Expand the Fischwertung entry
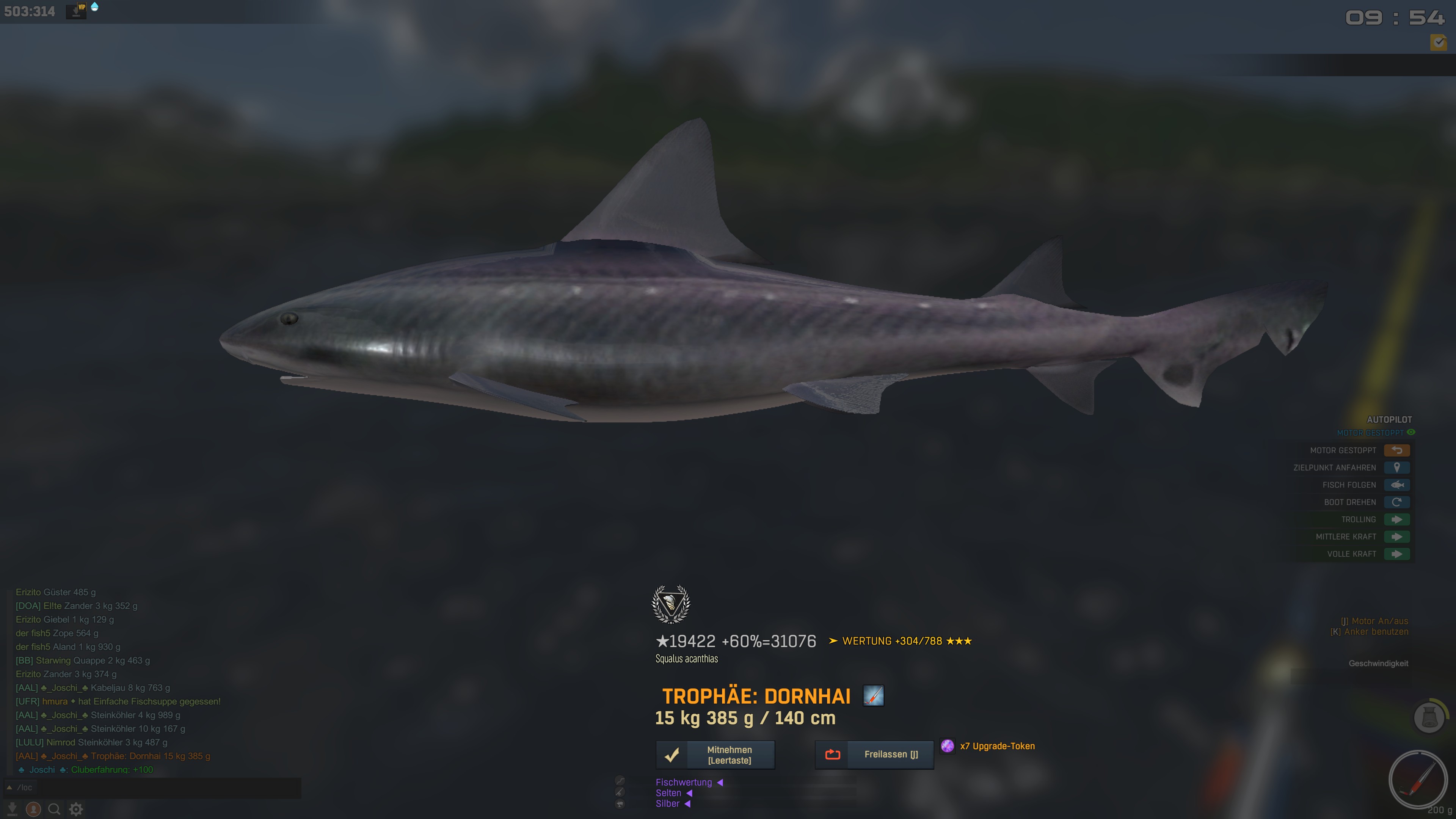Viewport: 1456px width, 819px height. (x=684, y=782)
